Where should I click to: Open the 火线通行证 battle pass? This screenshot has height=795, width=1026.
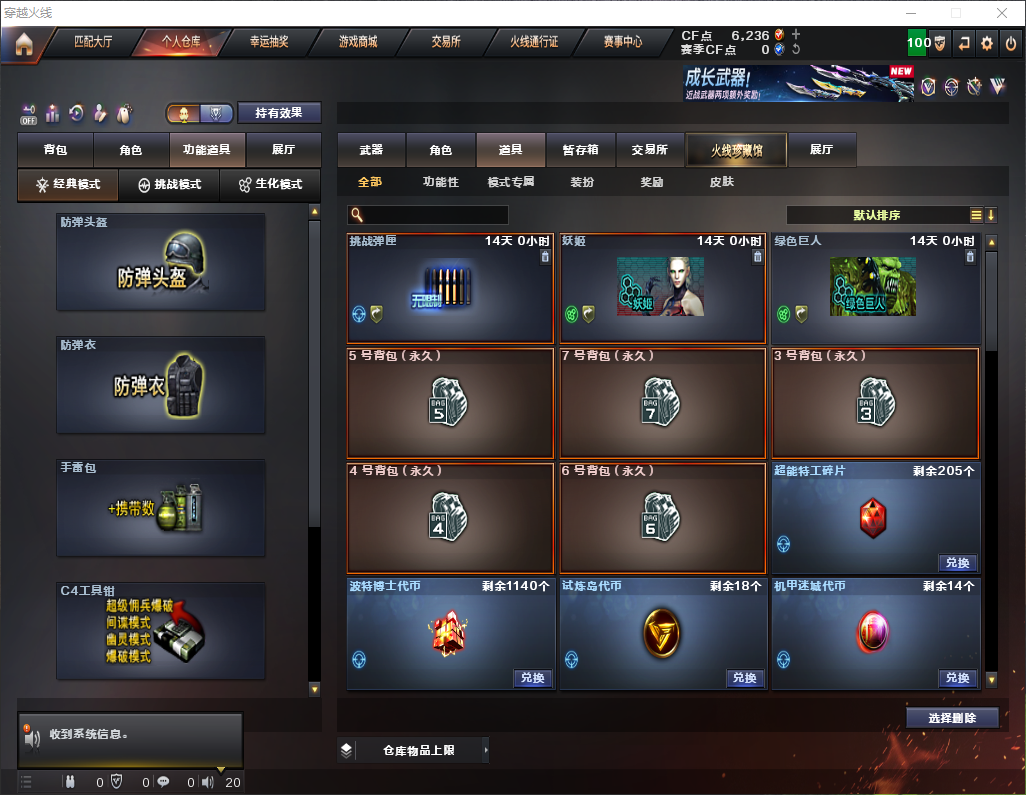coord(534,43)
